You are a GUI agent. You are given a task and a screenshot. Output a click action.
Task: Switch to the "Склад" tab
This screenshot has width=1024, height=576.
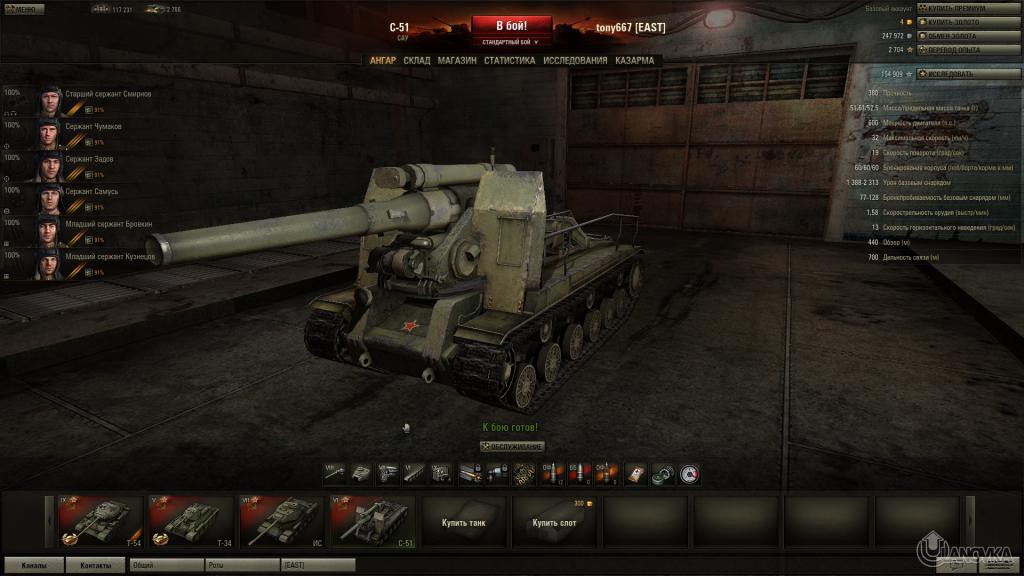click(x=417, y=60)
